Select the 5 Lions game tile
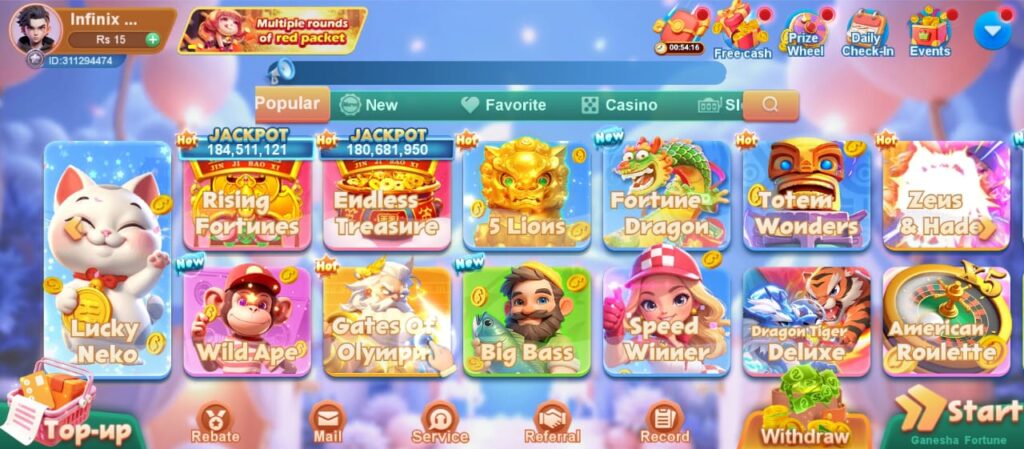This screenshot has height=449, width=1024. click(526, 195)
